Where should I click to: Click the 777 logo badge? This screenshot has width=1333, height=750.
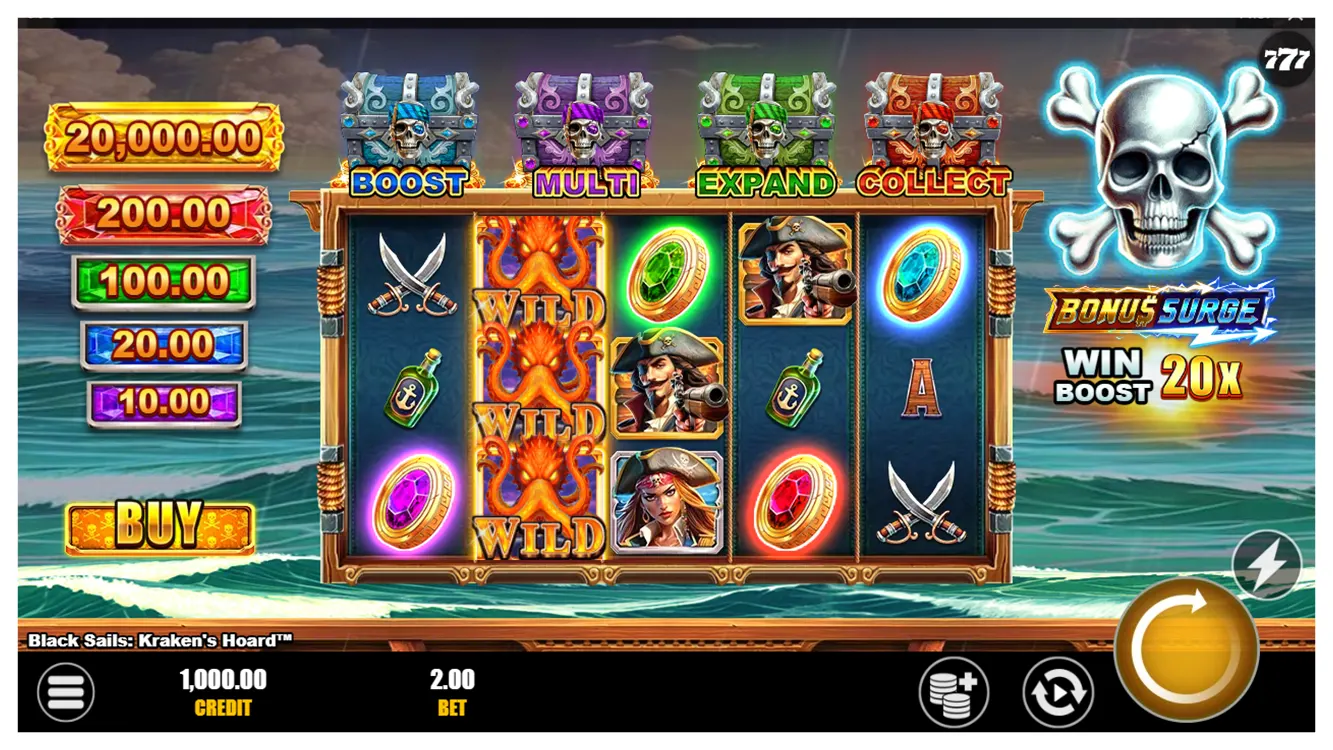pyautogui.click(x=1285, y=60)
